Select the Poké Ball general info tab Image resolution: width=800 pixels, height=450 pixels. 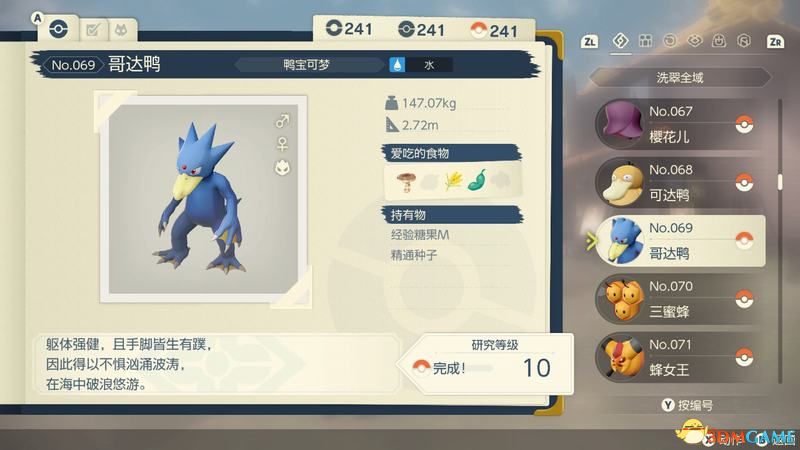[x=58, y=30]
